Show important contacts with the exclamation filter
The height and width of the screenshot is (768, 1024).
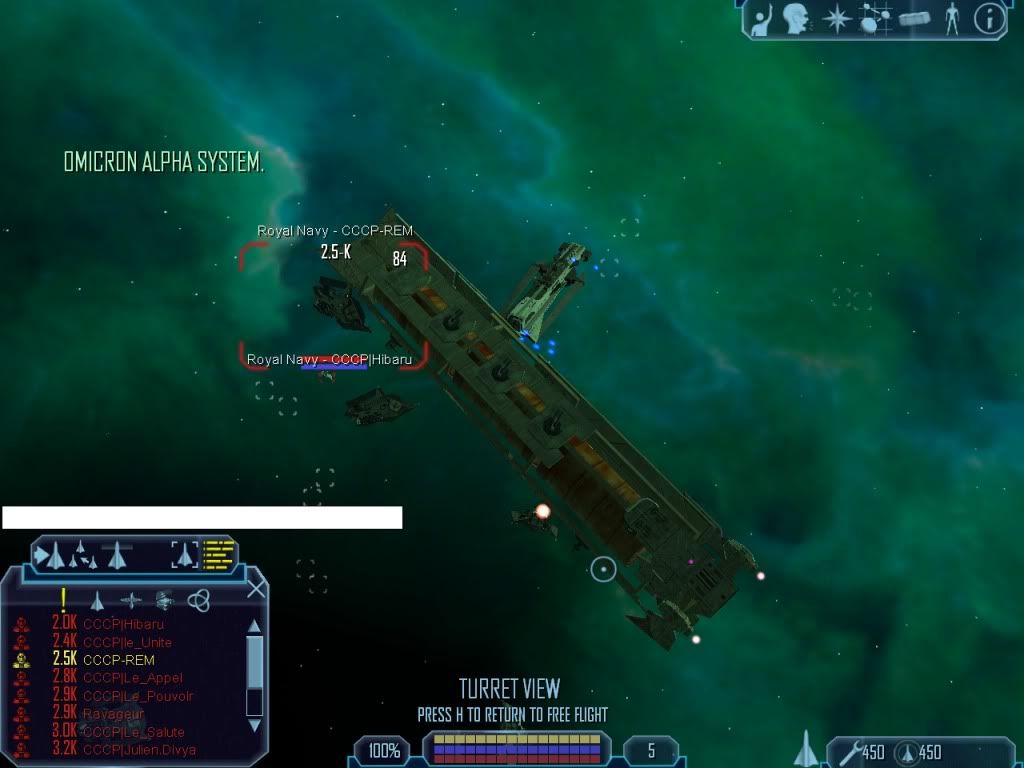coord(63,599)
